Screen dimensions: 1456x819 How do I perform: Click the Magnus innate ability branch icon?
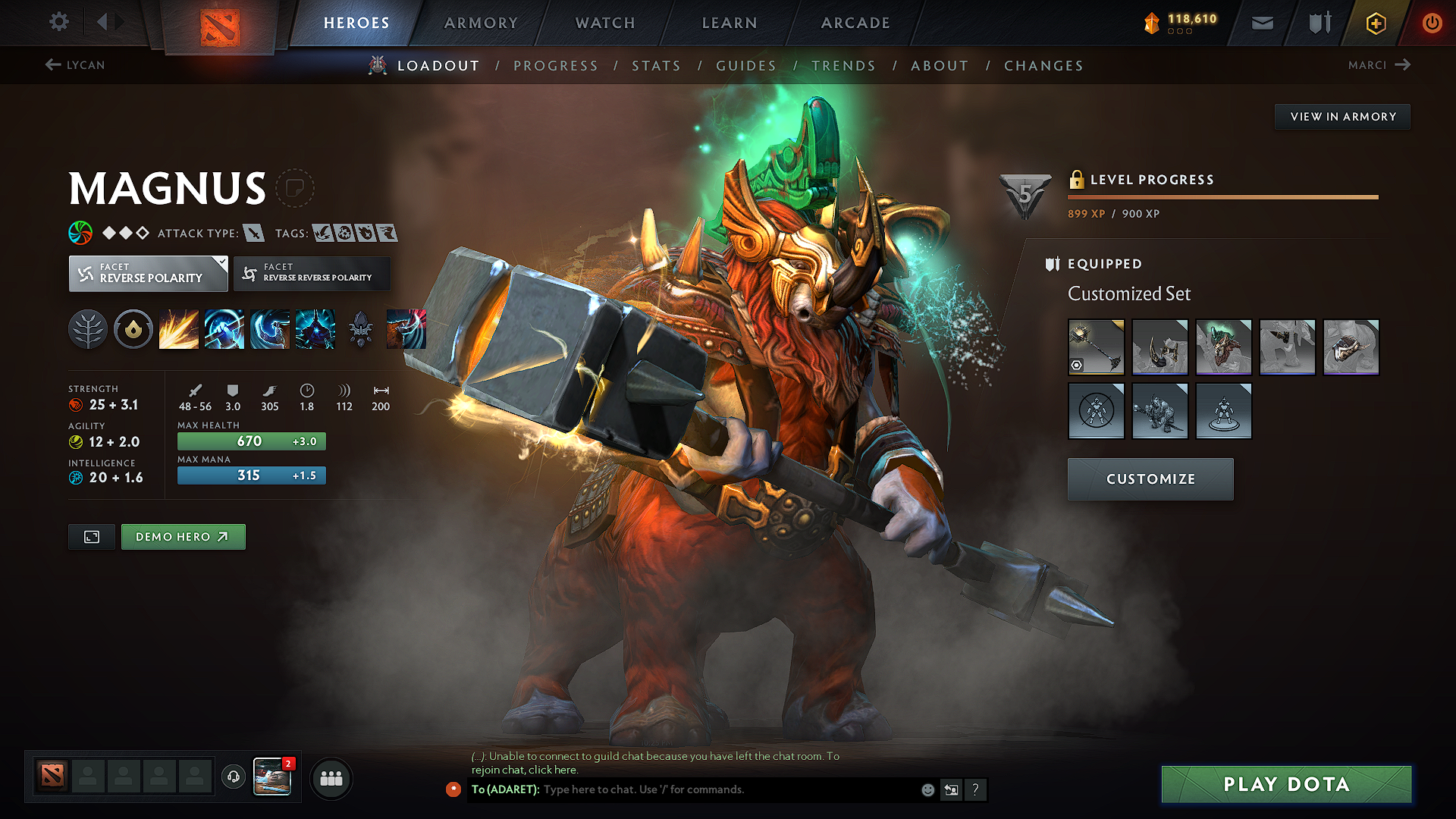pyautogui.click(x=88, y=328)
